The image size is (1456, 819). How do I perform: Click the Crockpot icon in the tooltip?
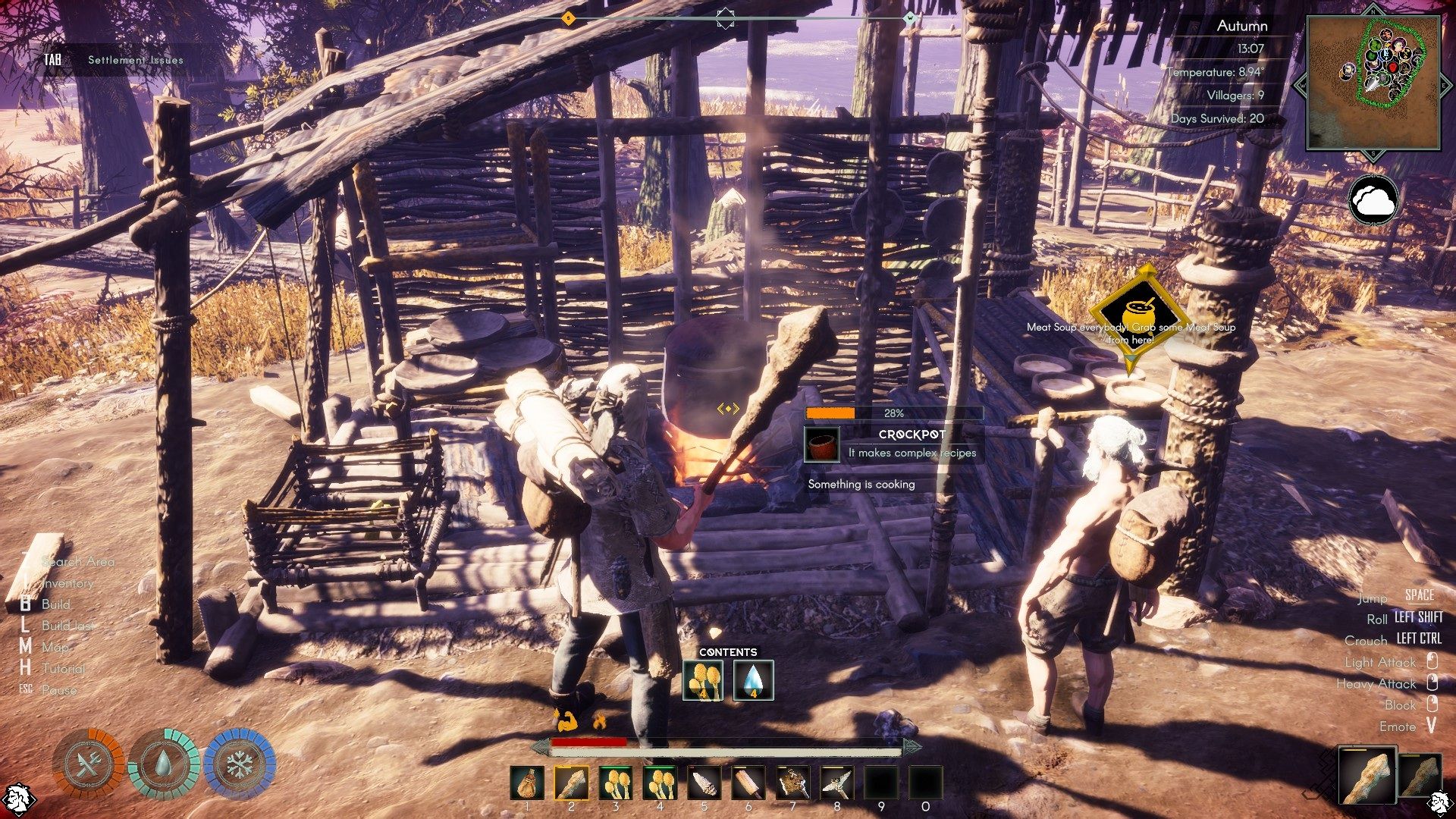tap(823, 445)
